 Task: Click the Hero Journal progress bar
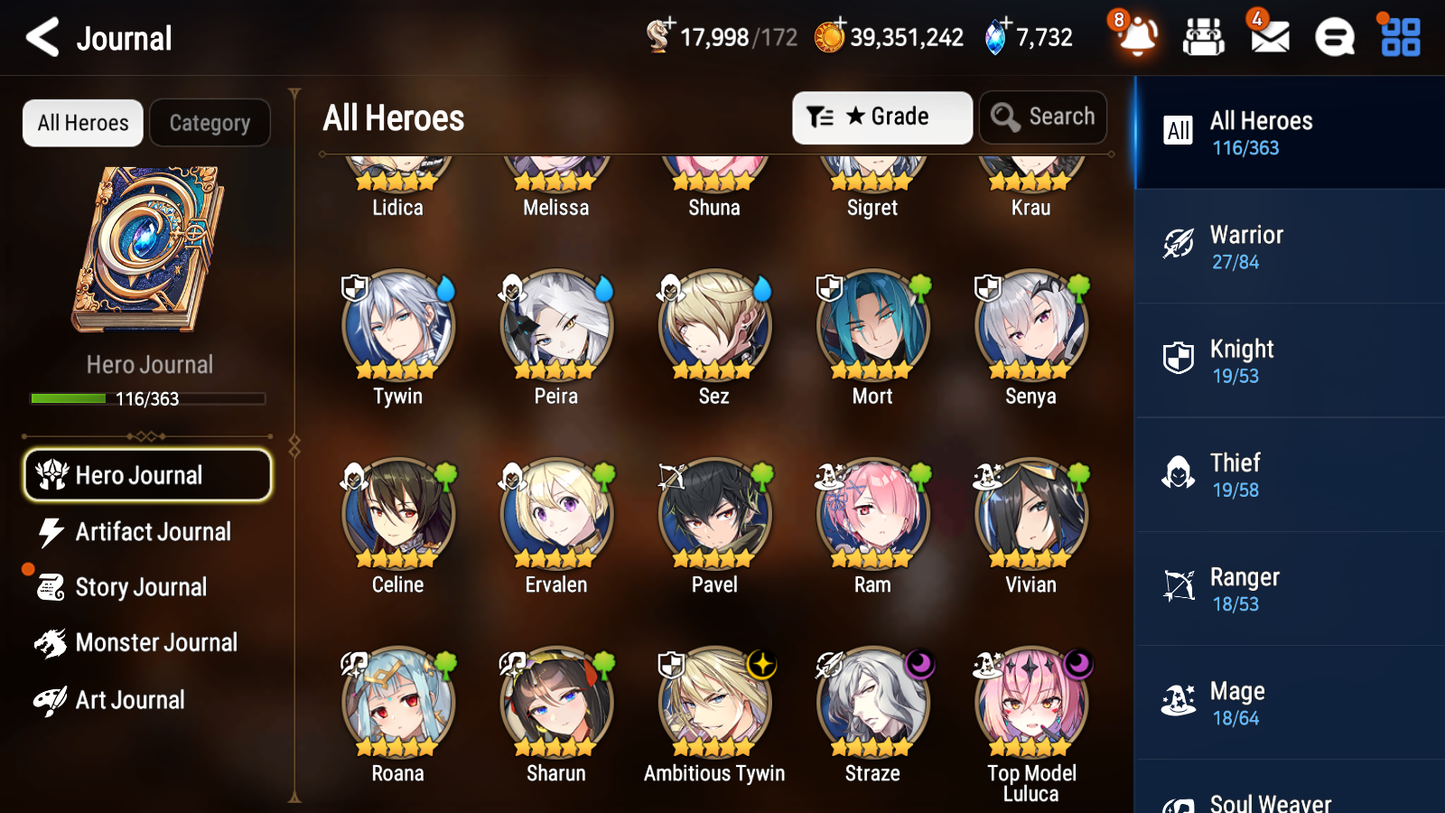coord(148,398)
